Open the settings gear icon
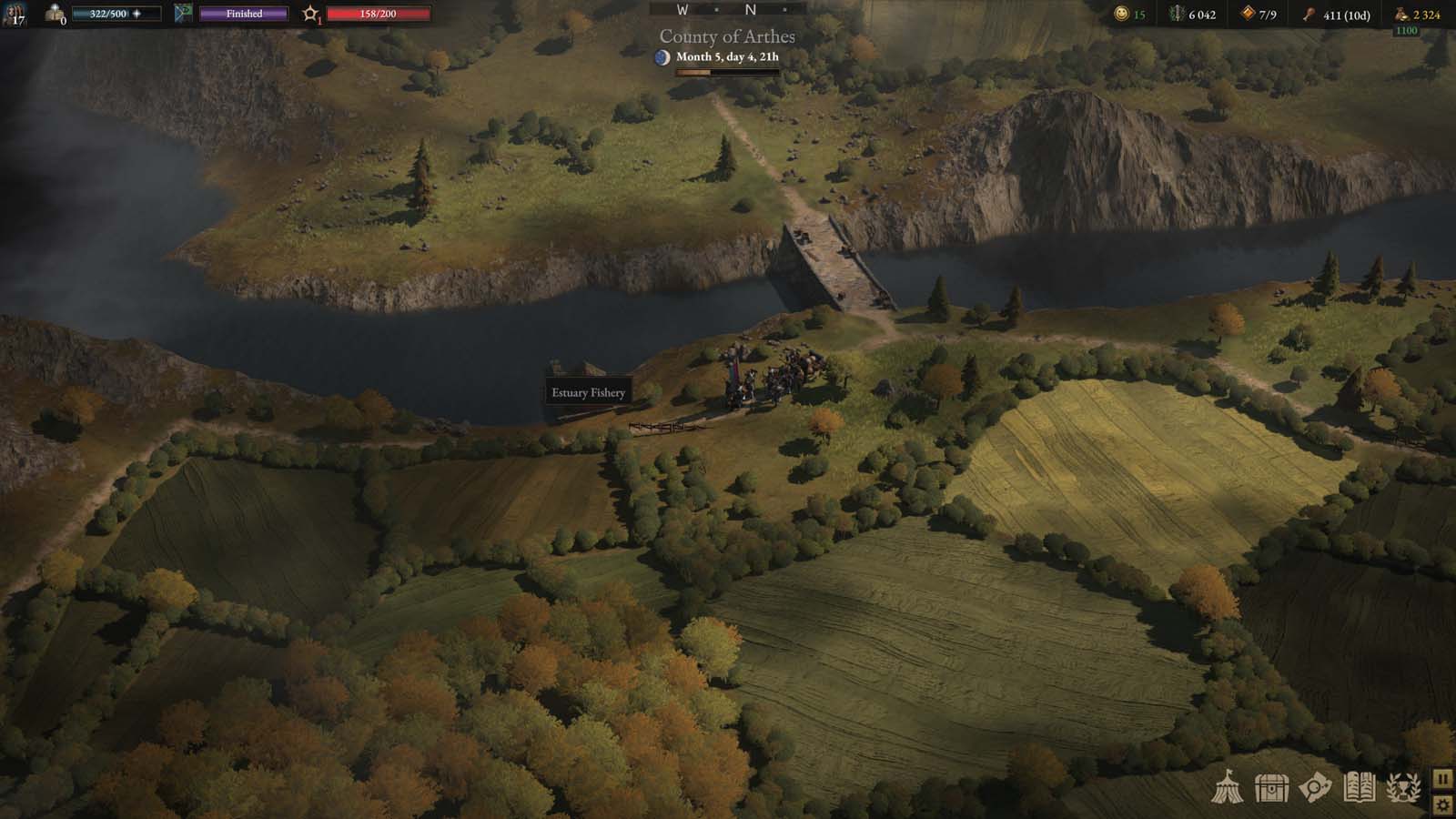Screen dimensions: 1456x819 coord(1443,806)
